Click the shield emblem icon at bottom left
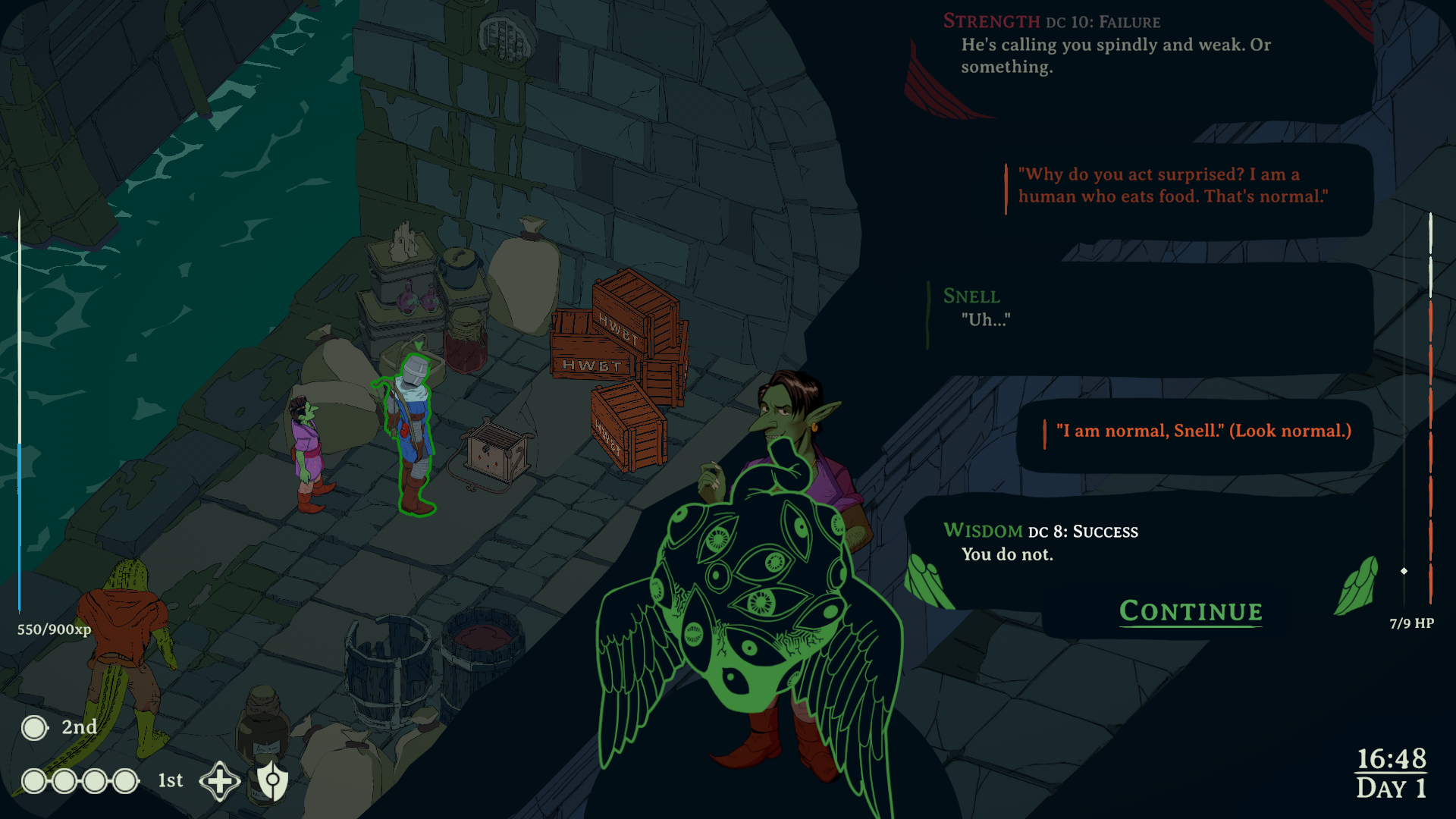Image resolution: width=1456 pixels, height=819 pixels. tap(271, 780)
